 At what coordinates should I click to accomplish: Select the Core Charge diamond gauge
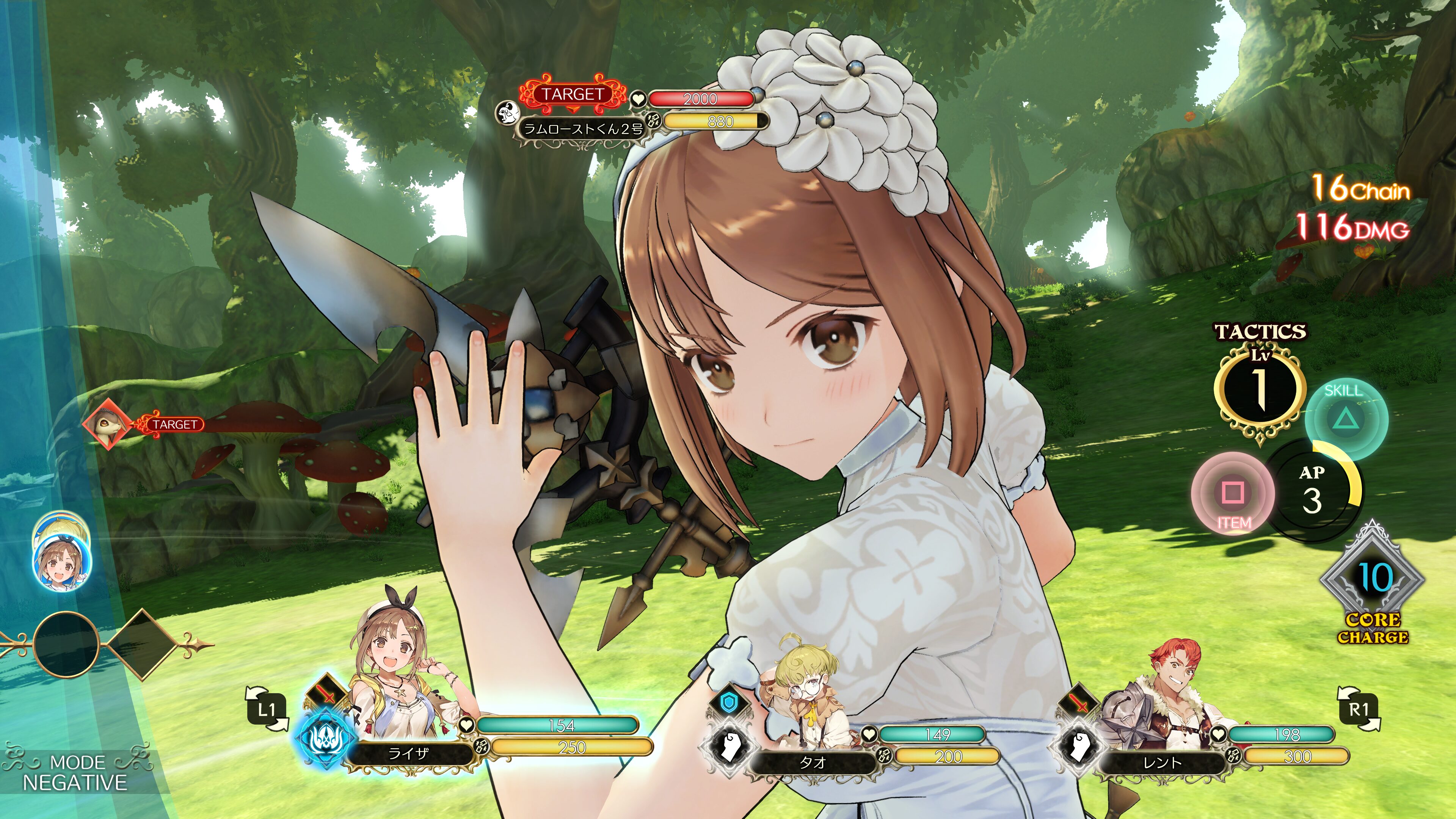pos(1372,579)
